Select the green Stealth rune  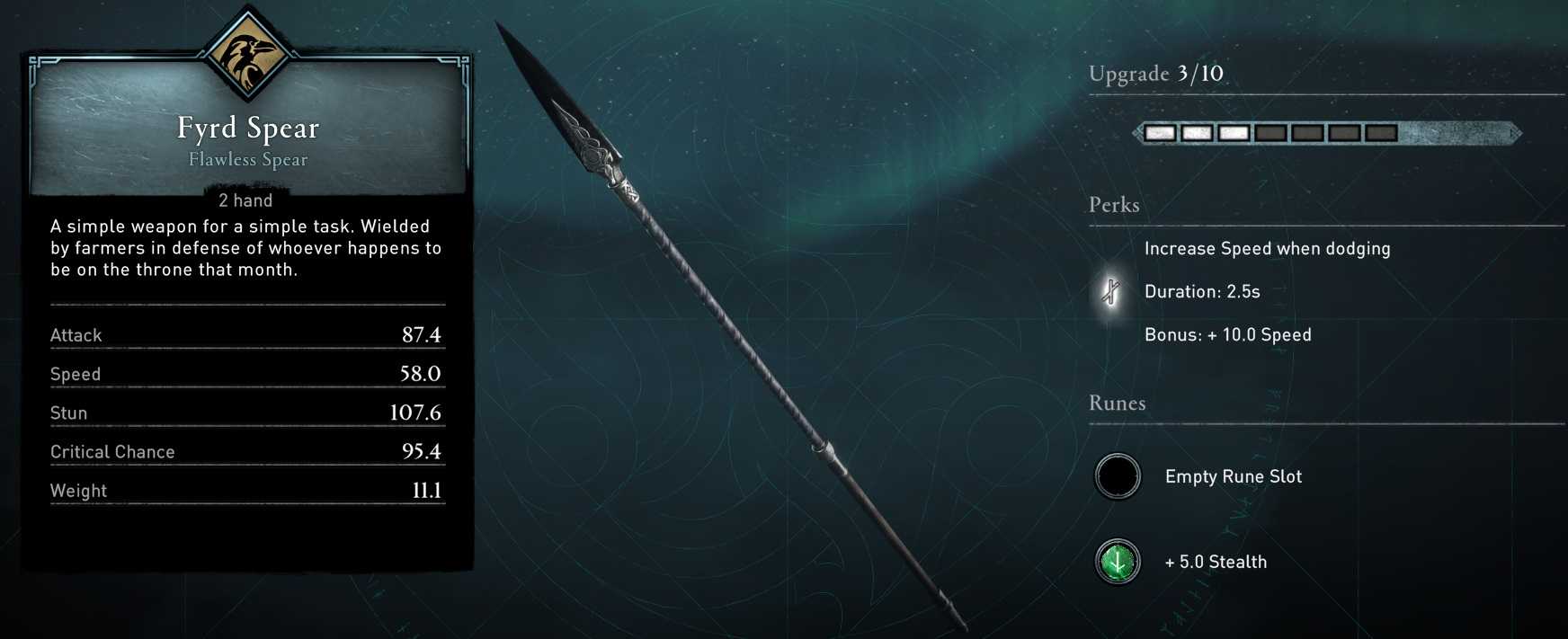coord(1118,562)
